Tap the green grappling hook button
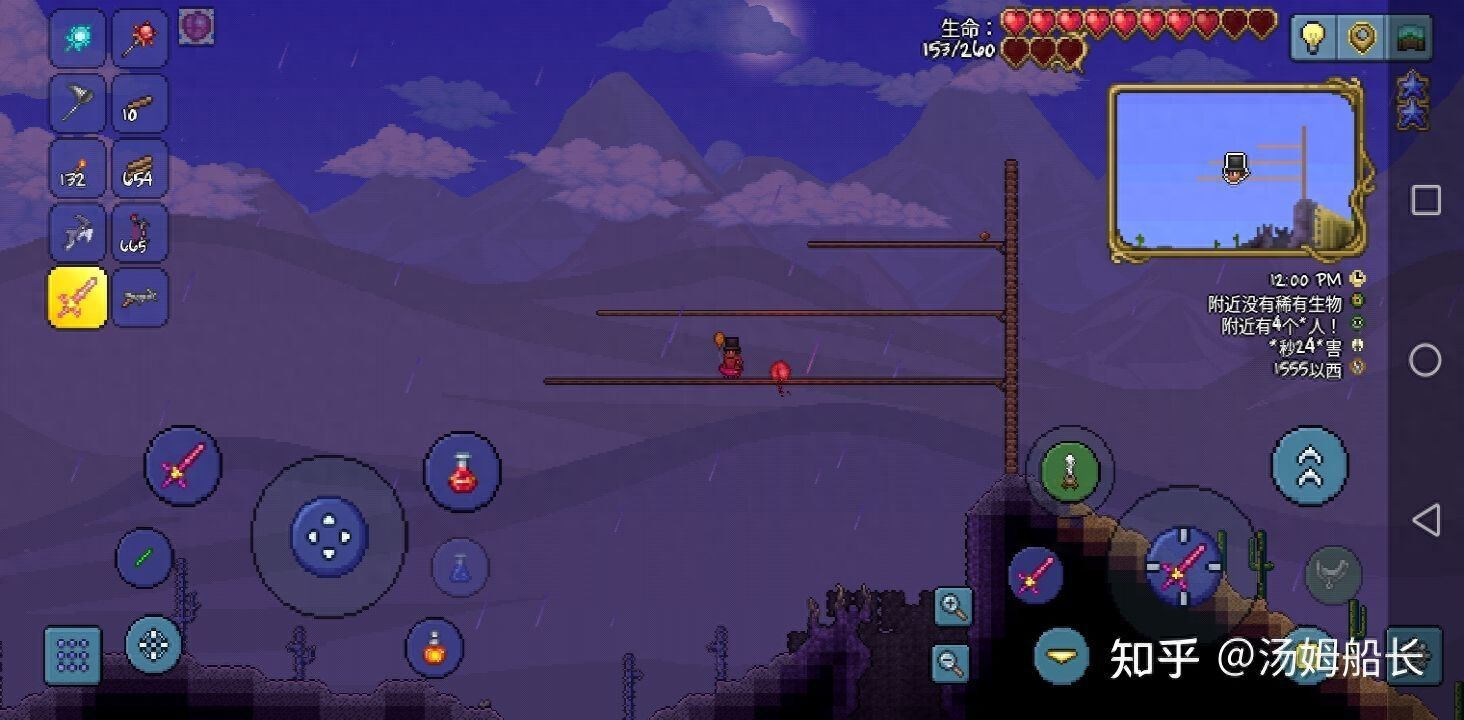The width and height of the screenshot is (1464, 720). (1070, 470)
